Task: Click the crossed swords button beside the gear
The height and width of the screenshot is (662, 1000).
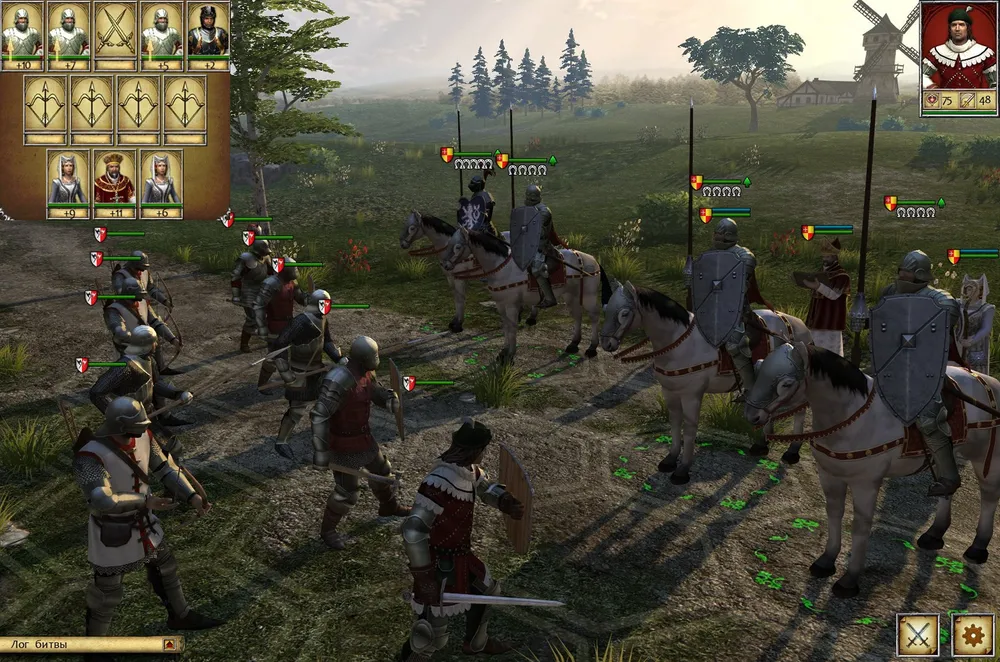Action: click(x=917, y=634)
